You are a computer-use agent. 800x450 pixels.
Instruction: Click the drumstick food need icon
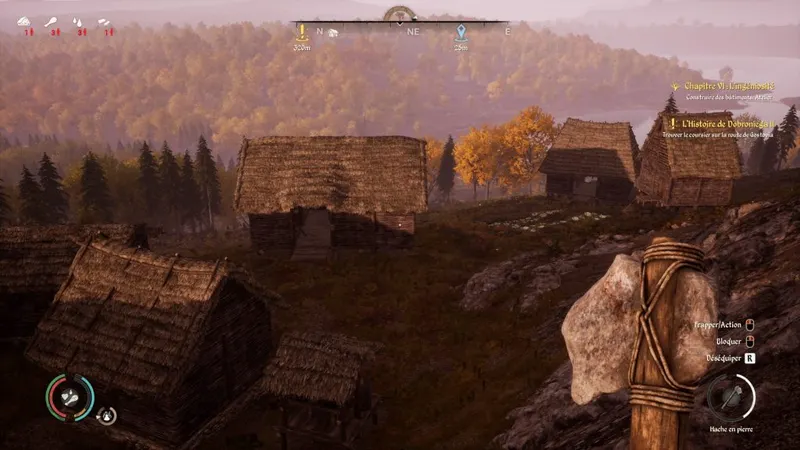pyautogui.click(x=52, y=22)
